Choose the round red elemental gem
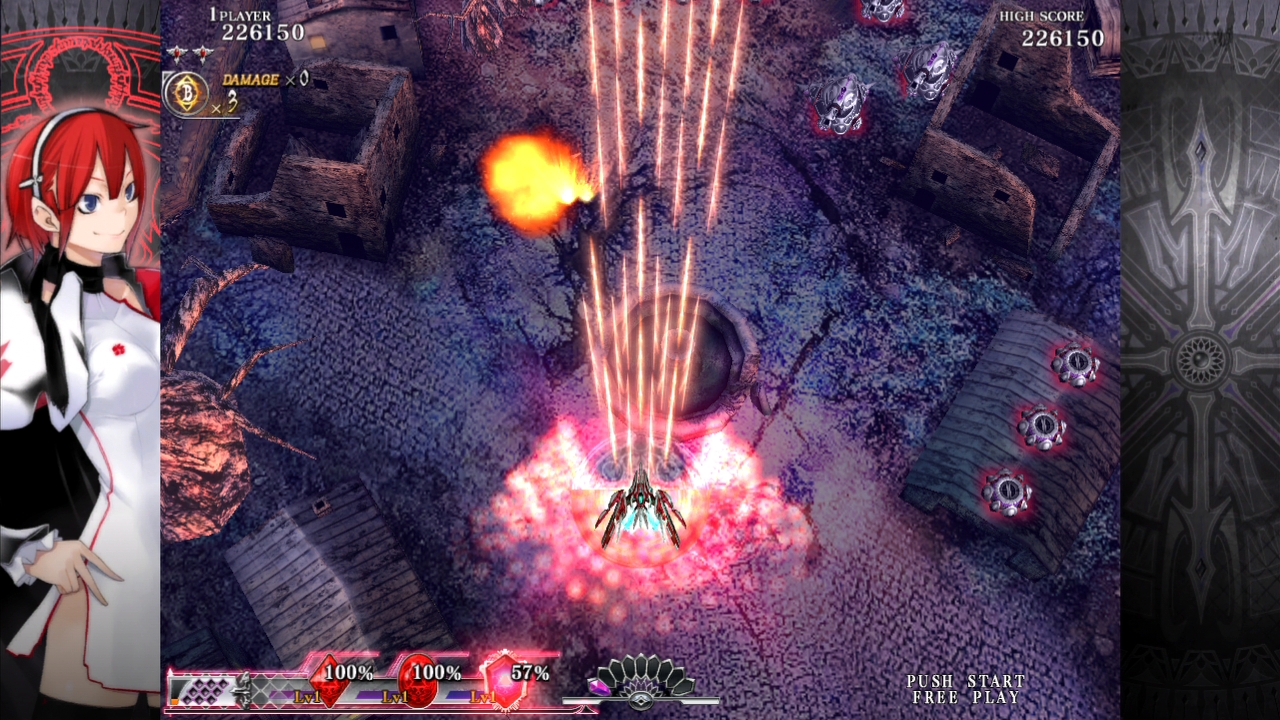 (x=417, y=680)
